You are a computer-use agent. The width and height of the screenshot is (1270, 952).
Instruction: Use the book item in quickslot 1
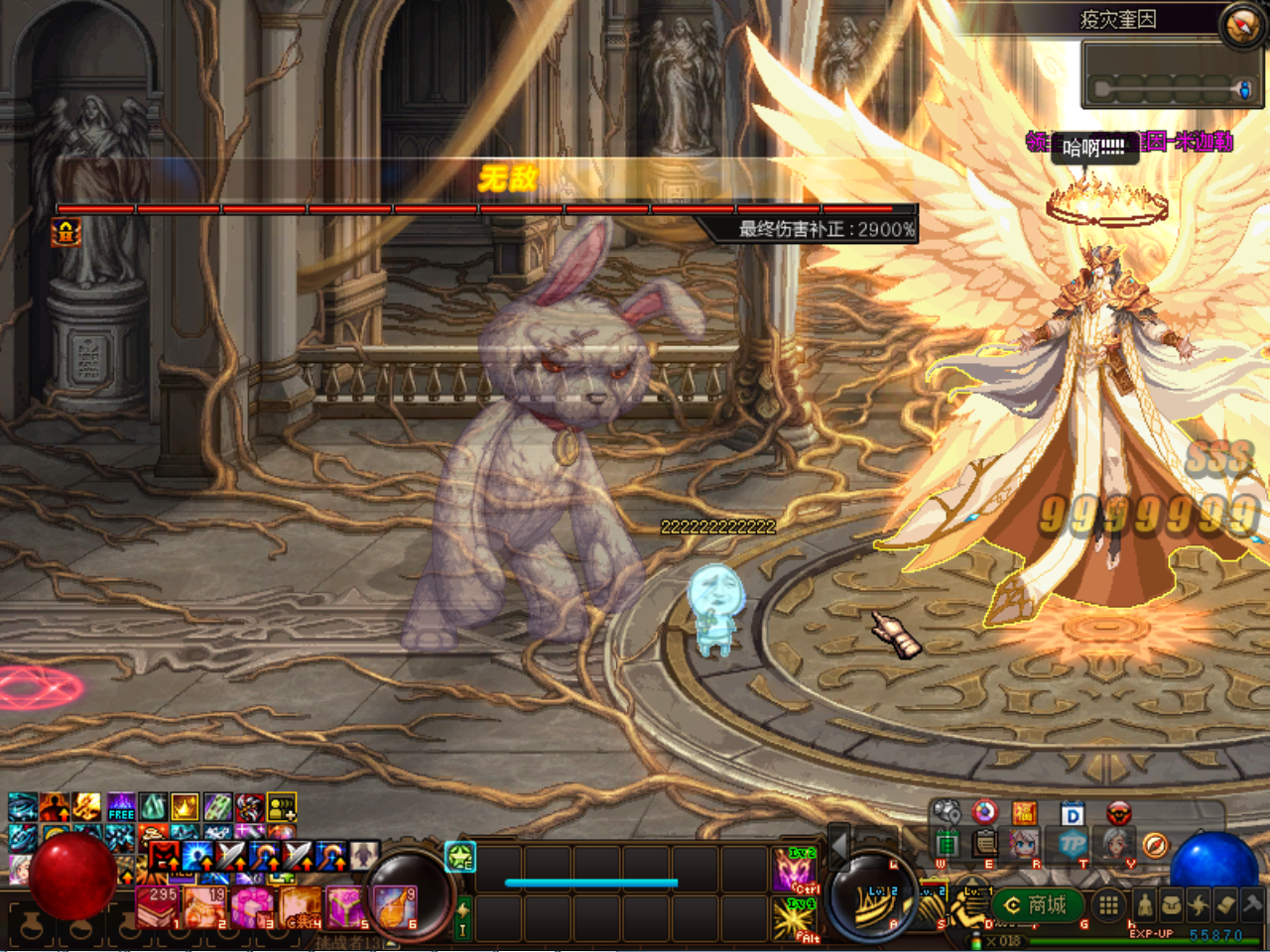click(157, 906)
